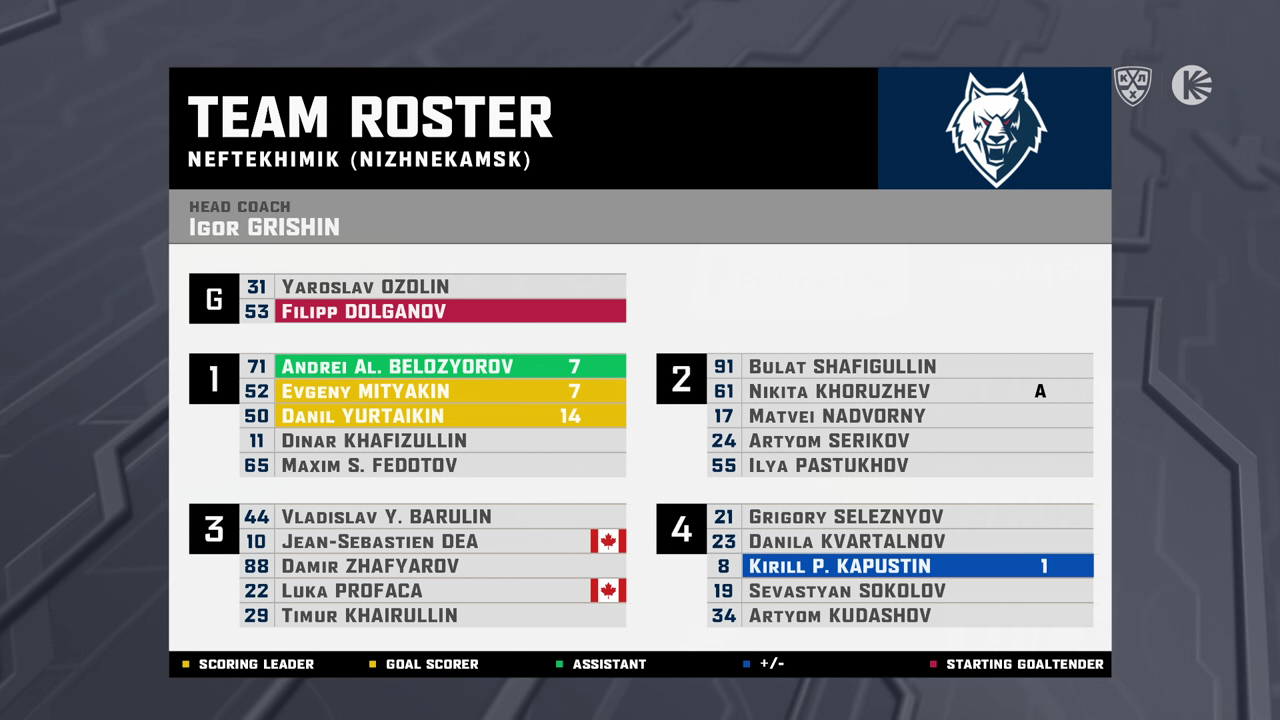This screenshot has height=720, width=1280.
Task: Select Grigory Seleznyov row
Action: 899,517
